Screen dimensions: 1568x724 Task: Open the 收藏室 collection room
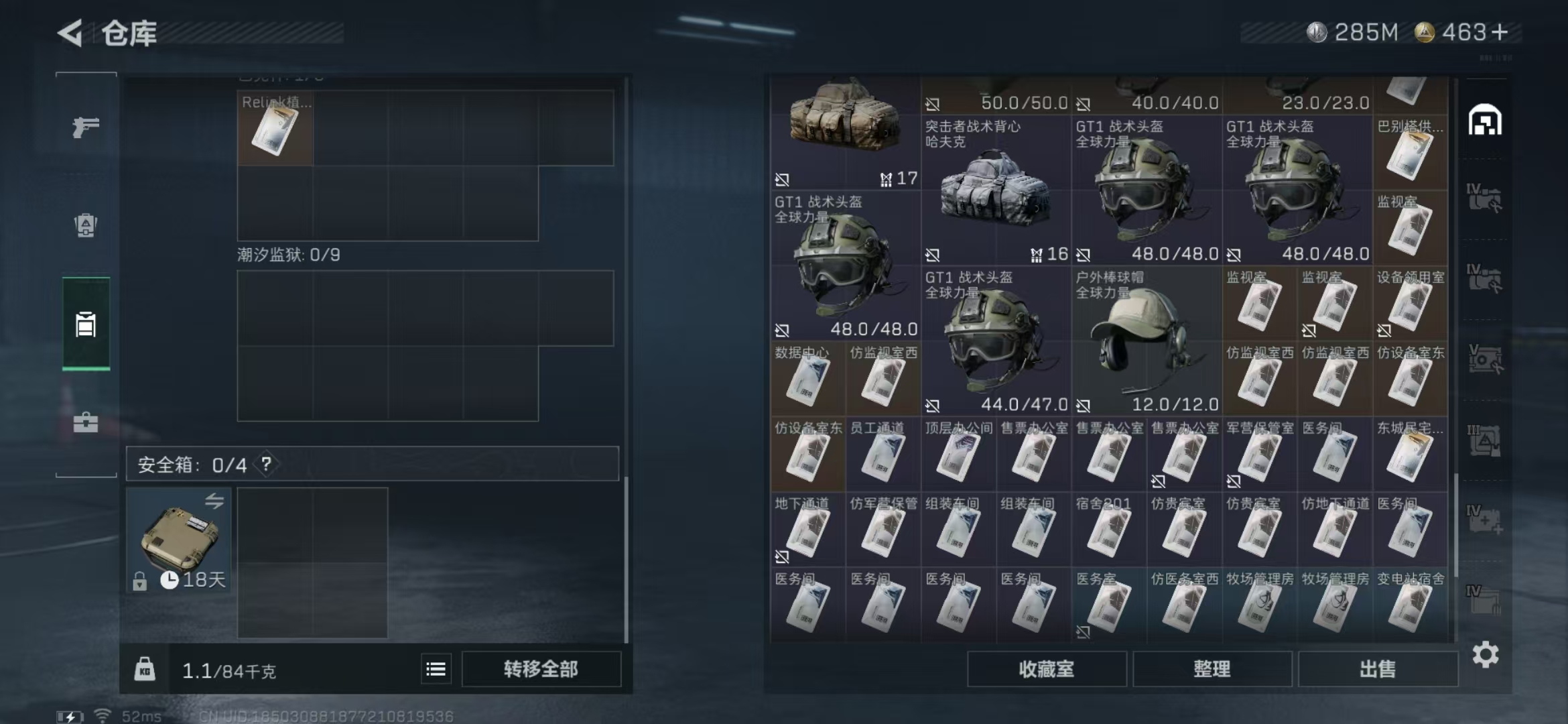coord(1046,669)
